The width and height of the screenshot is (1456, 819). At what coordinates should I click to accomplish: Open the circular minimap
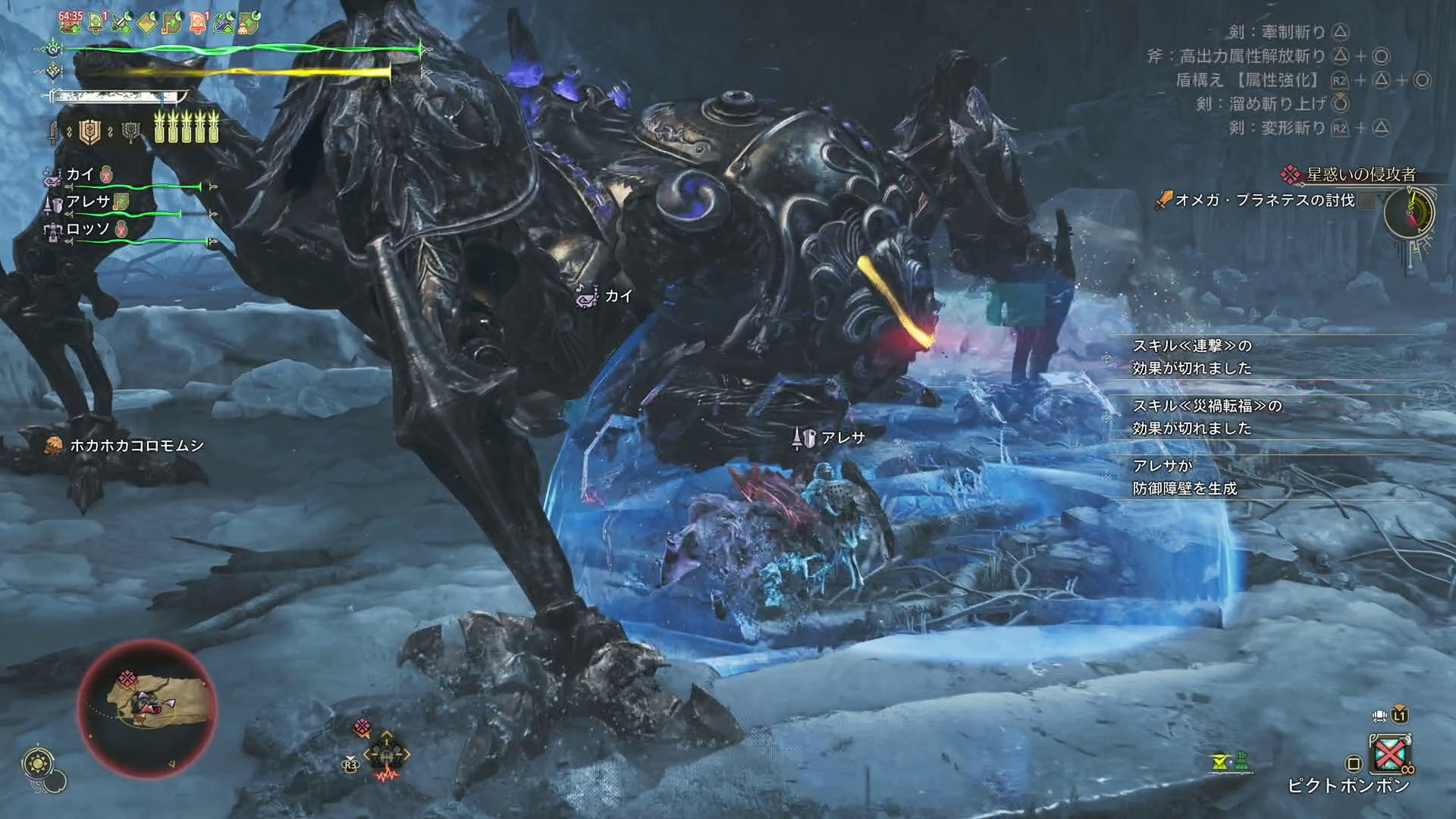coord(147,708)
